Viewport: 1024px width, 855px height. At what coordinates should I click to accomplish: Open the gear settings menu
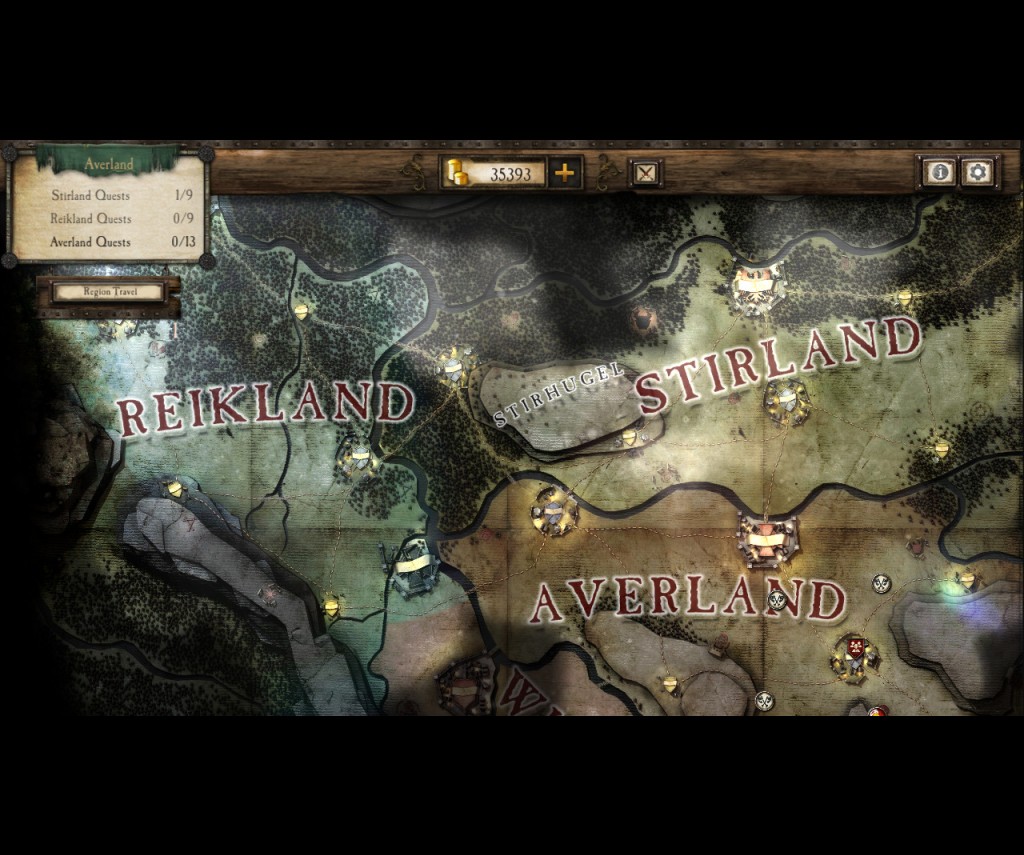[977, 172]
